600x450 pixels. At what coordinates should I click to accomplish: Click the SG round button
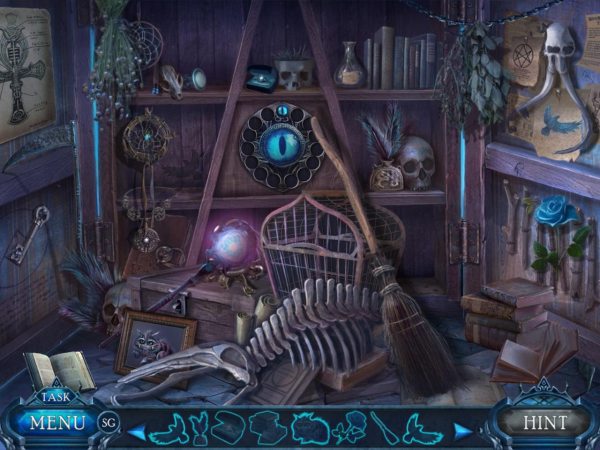(x=109, y=423)
